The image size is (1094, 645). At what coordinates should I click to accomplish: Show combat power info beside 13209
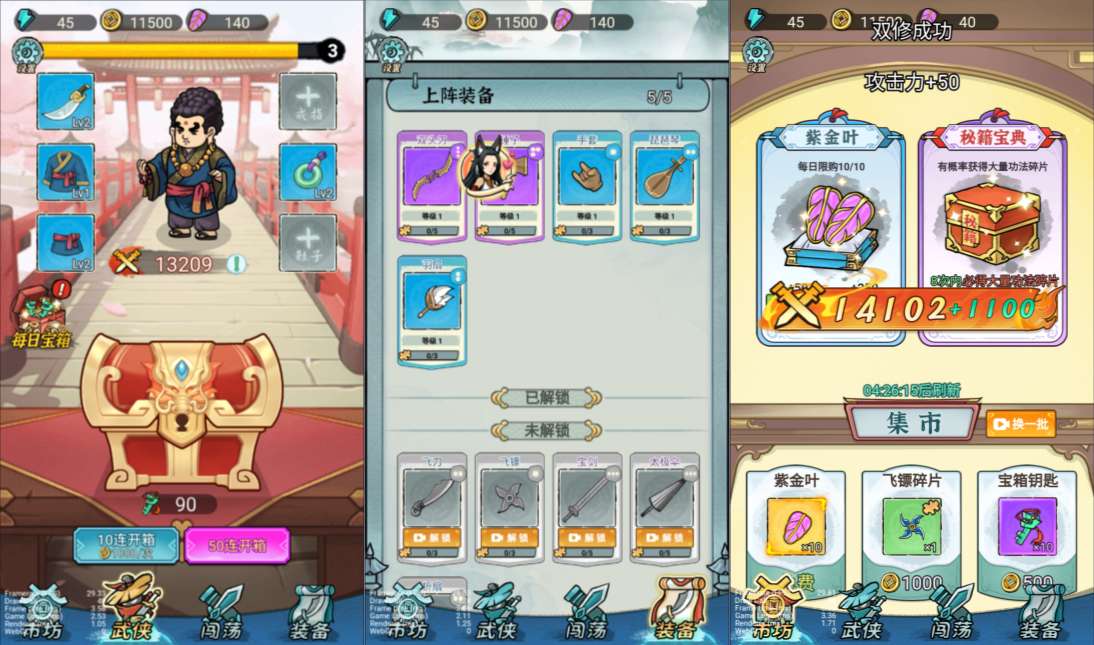coord(236,264)
